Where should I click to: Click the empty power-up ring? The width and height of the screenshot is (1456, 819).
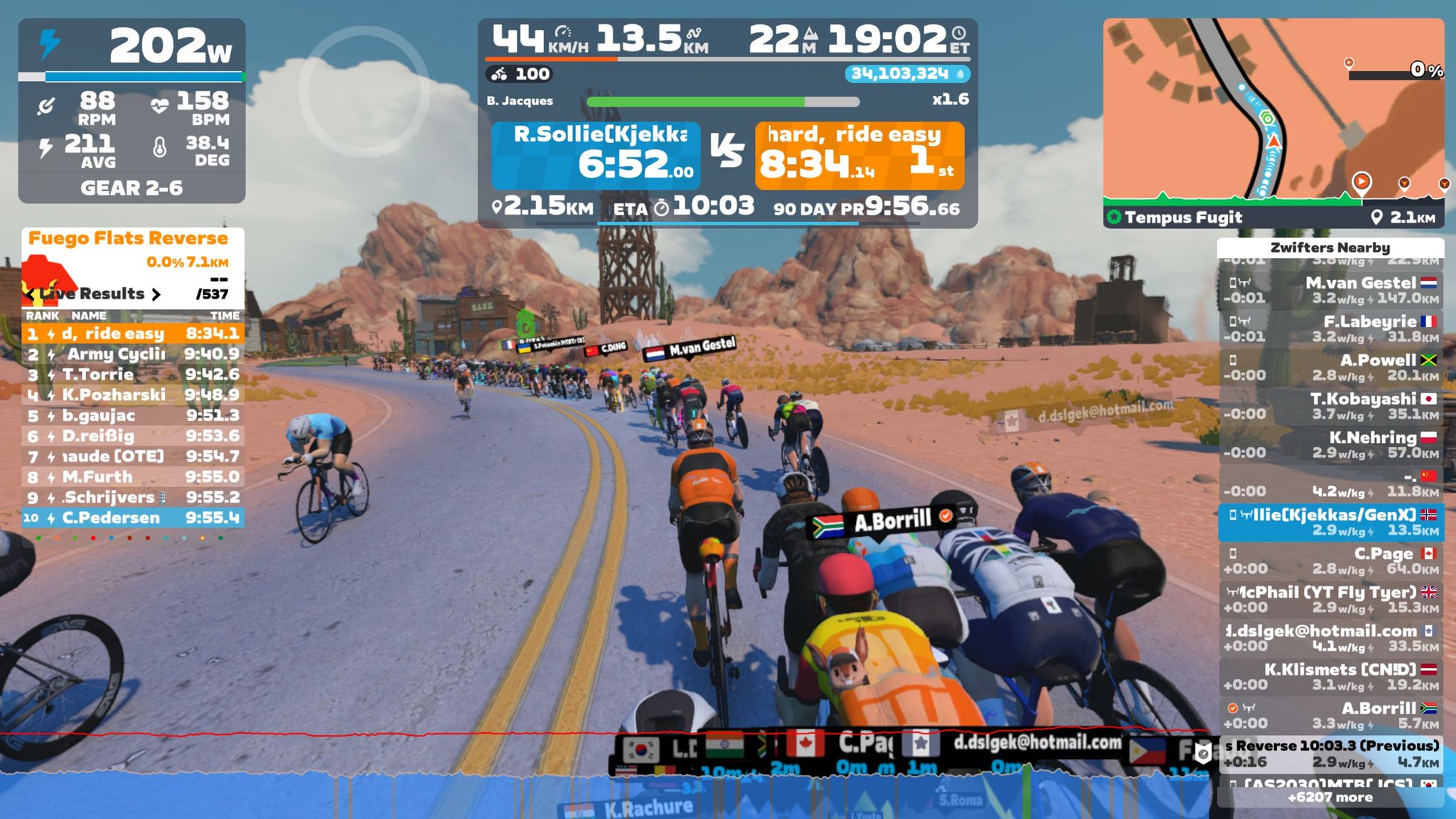[364, 91]
